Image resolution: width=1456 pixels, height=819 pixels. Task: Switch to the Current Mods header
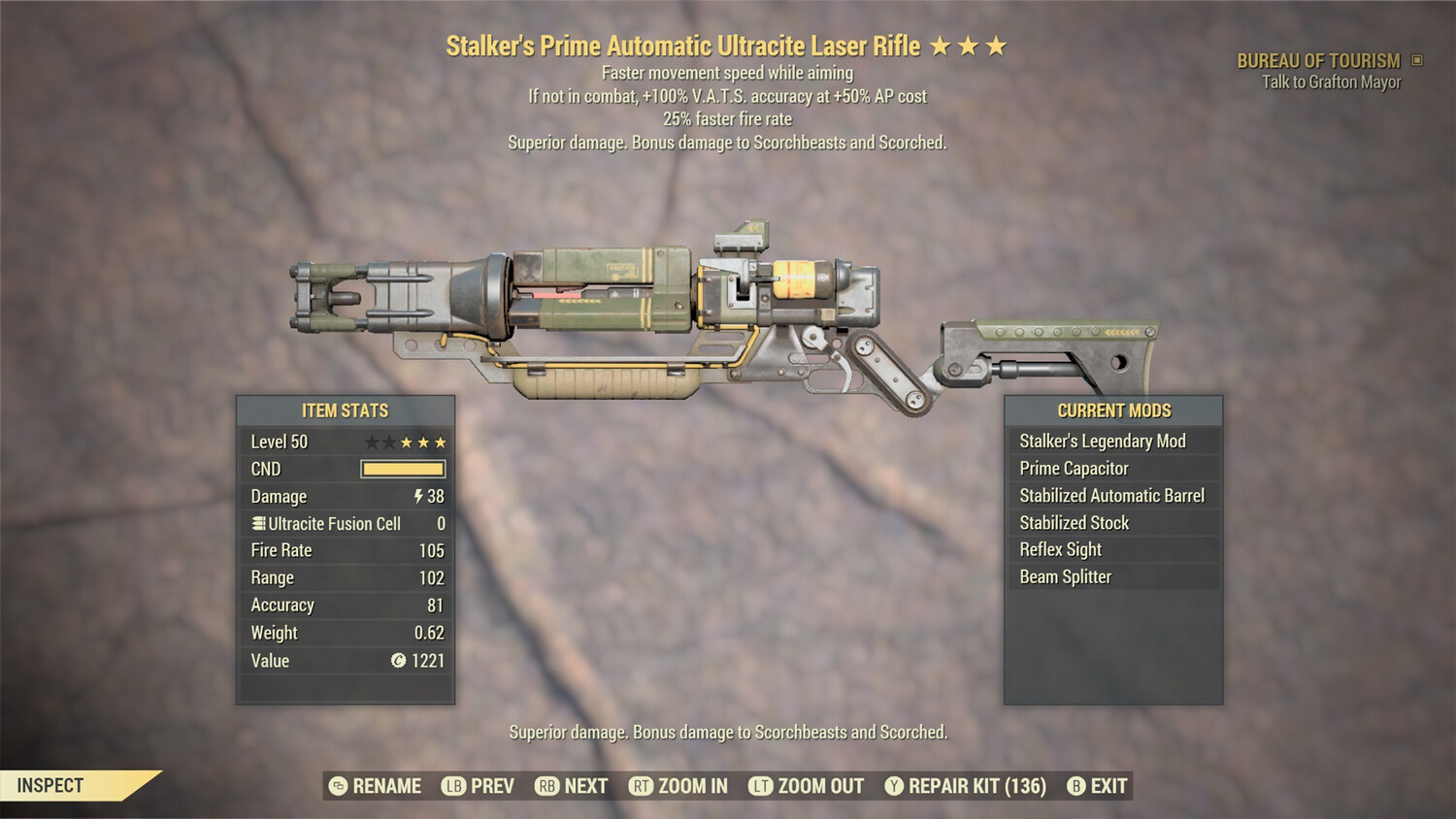tap(1113, 410)
